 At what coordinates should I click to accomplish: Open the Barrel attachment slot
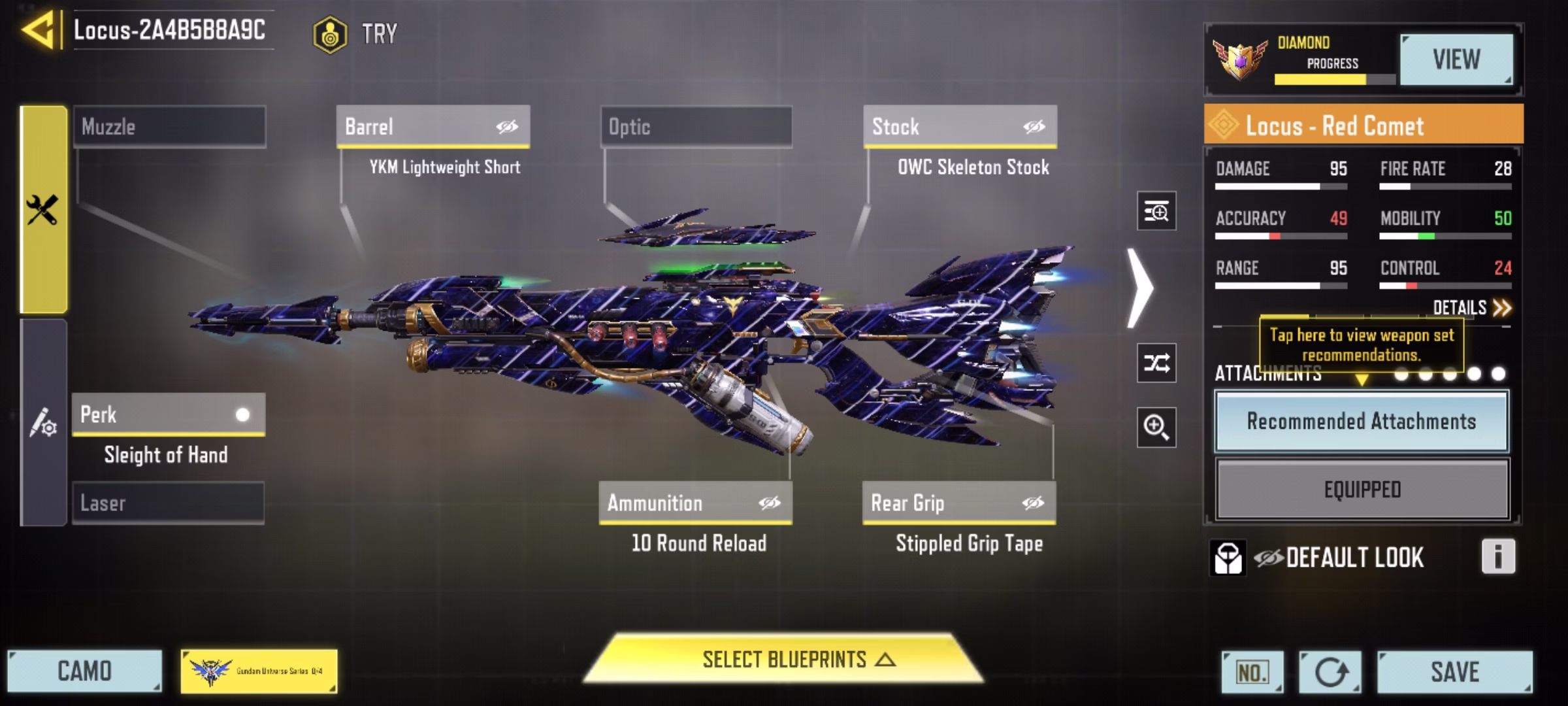coord(433,126)
